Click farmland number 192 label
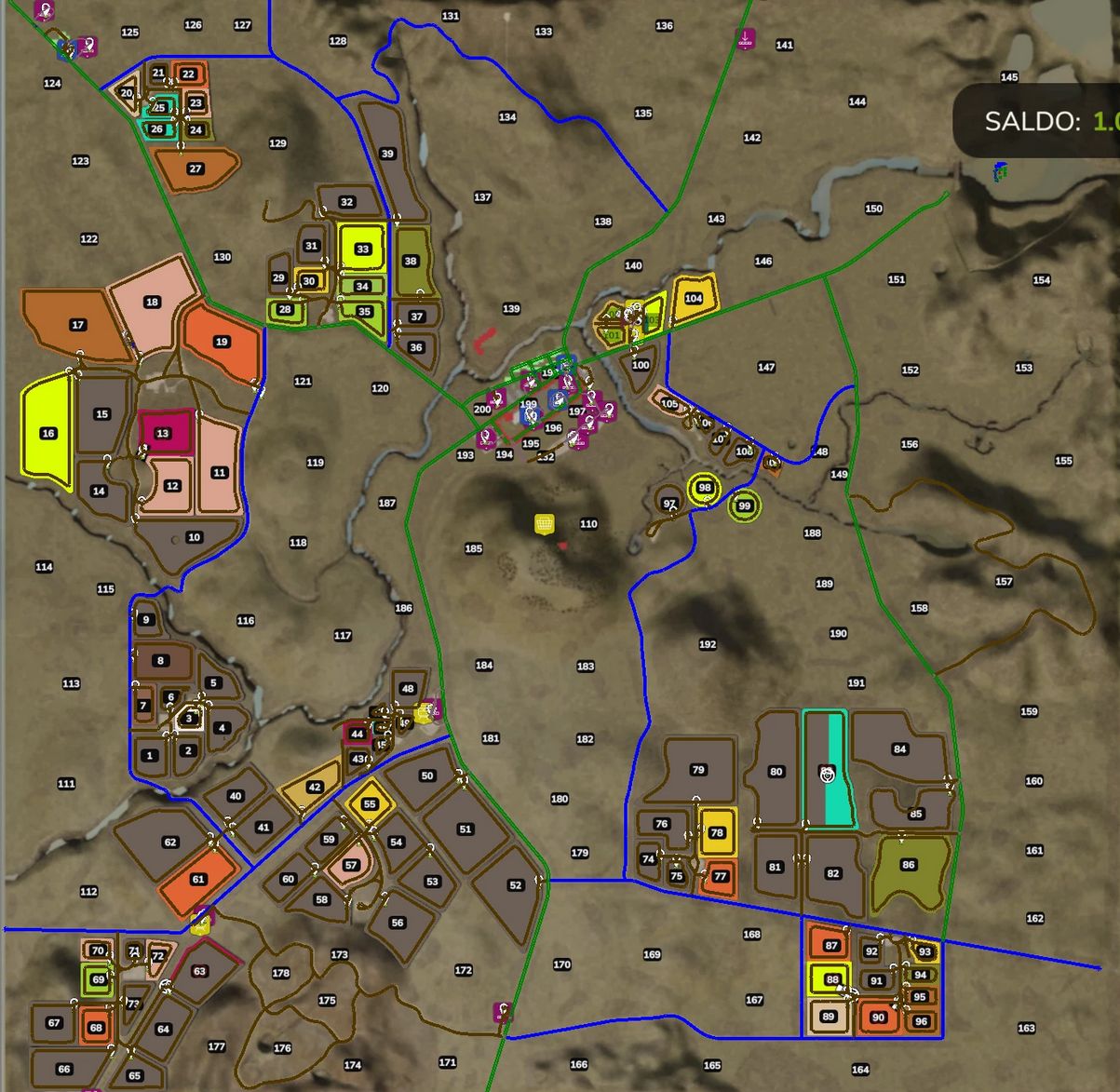1120x1092 pixels. click(708, 644)
